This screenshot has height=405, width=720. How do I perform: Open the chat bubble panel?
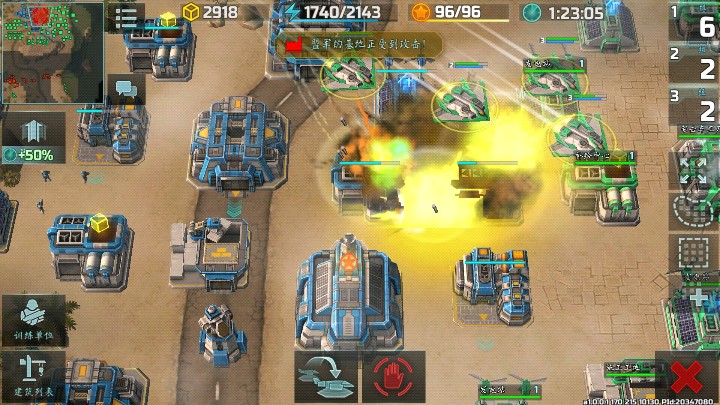click(126, 88)
